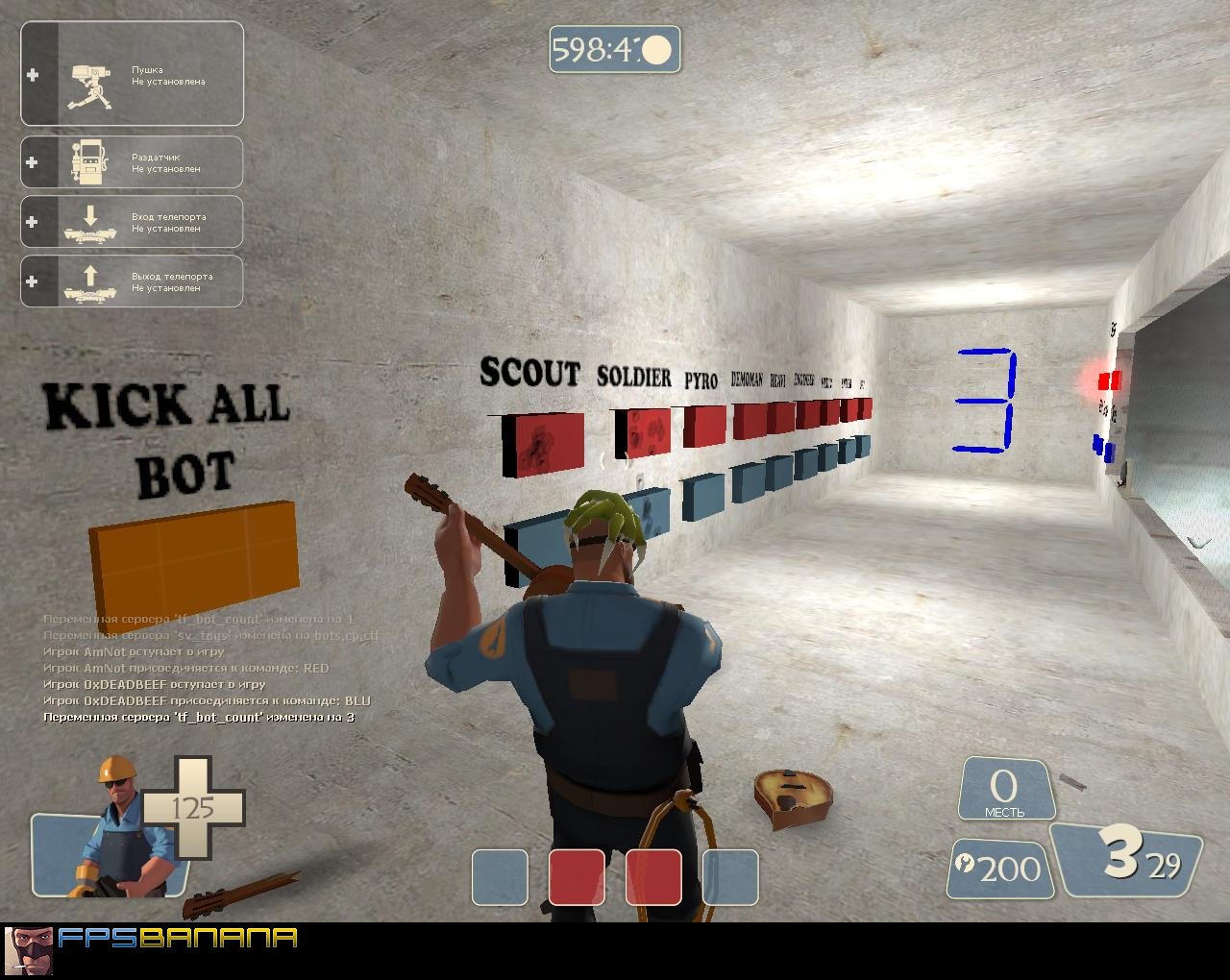
Task: Click the plus next to Раздатчик panel
Action: 33,160
